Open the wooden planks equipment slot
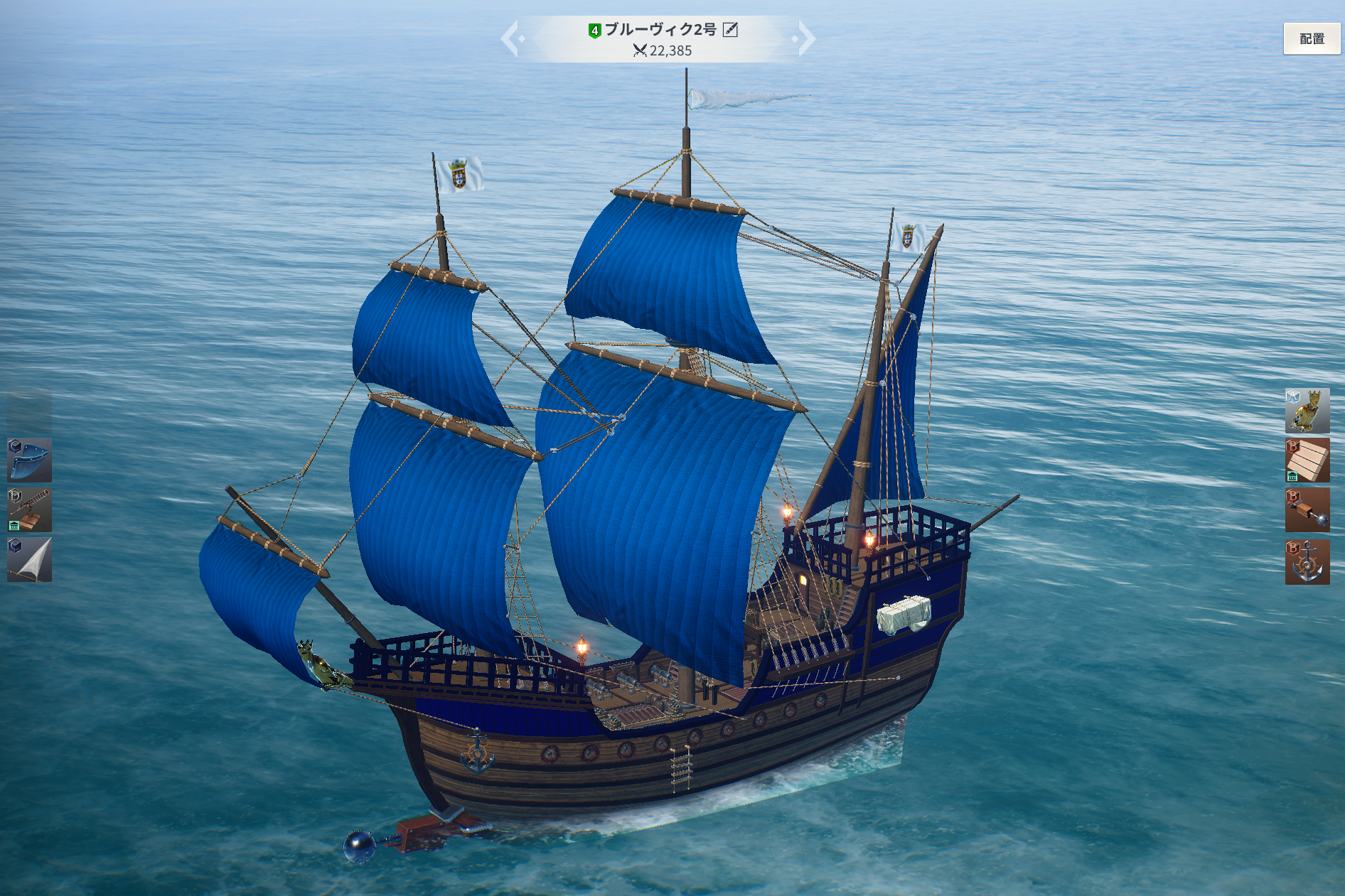Image resolution: width=1345 pixels, height=896 pixels. pyautogui.click(x=1307, y=460)
